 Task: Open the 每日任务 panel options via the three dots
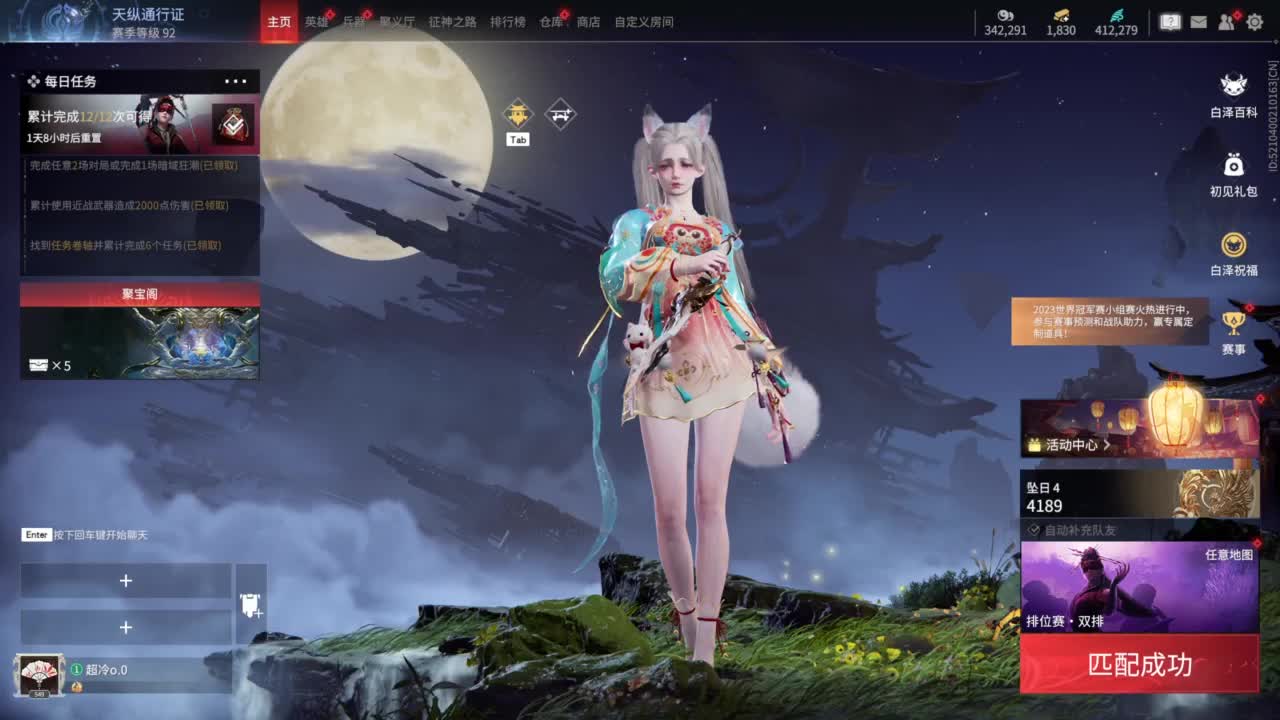coord(236,81)
